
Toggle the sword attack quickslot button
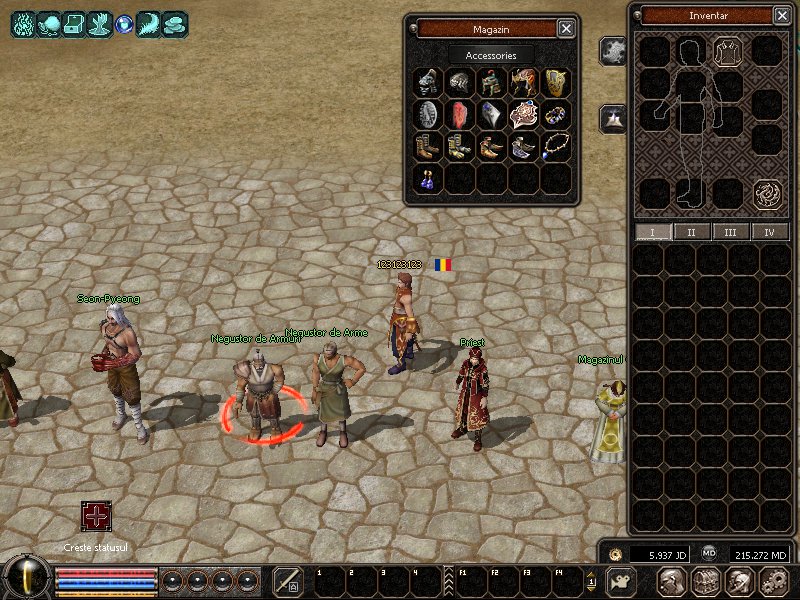click(x=288, y=581)
